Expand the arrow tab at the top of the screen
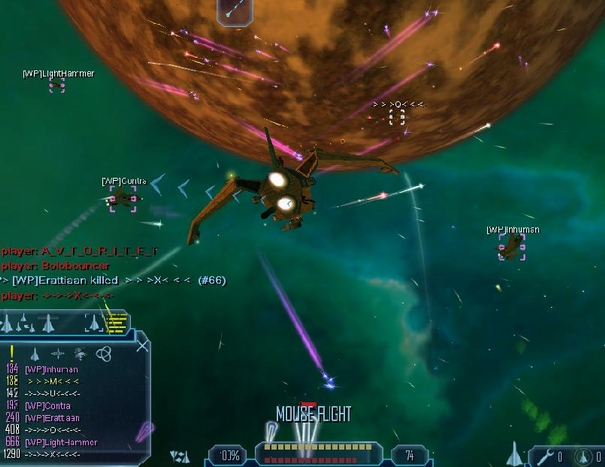The image size is (605, 467). [x=235, y=10]
